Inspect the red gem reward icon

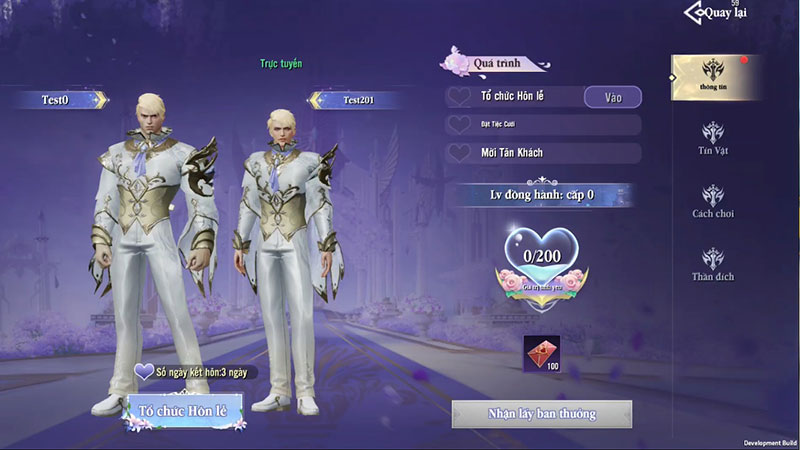pyautogui.click(x=542, y=353)
